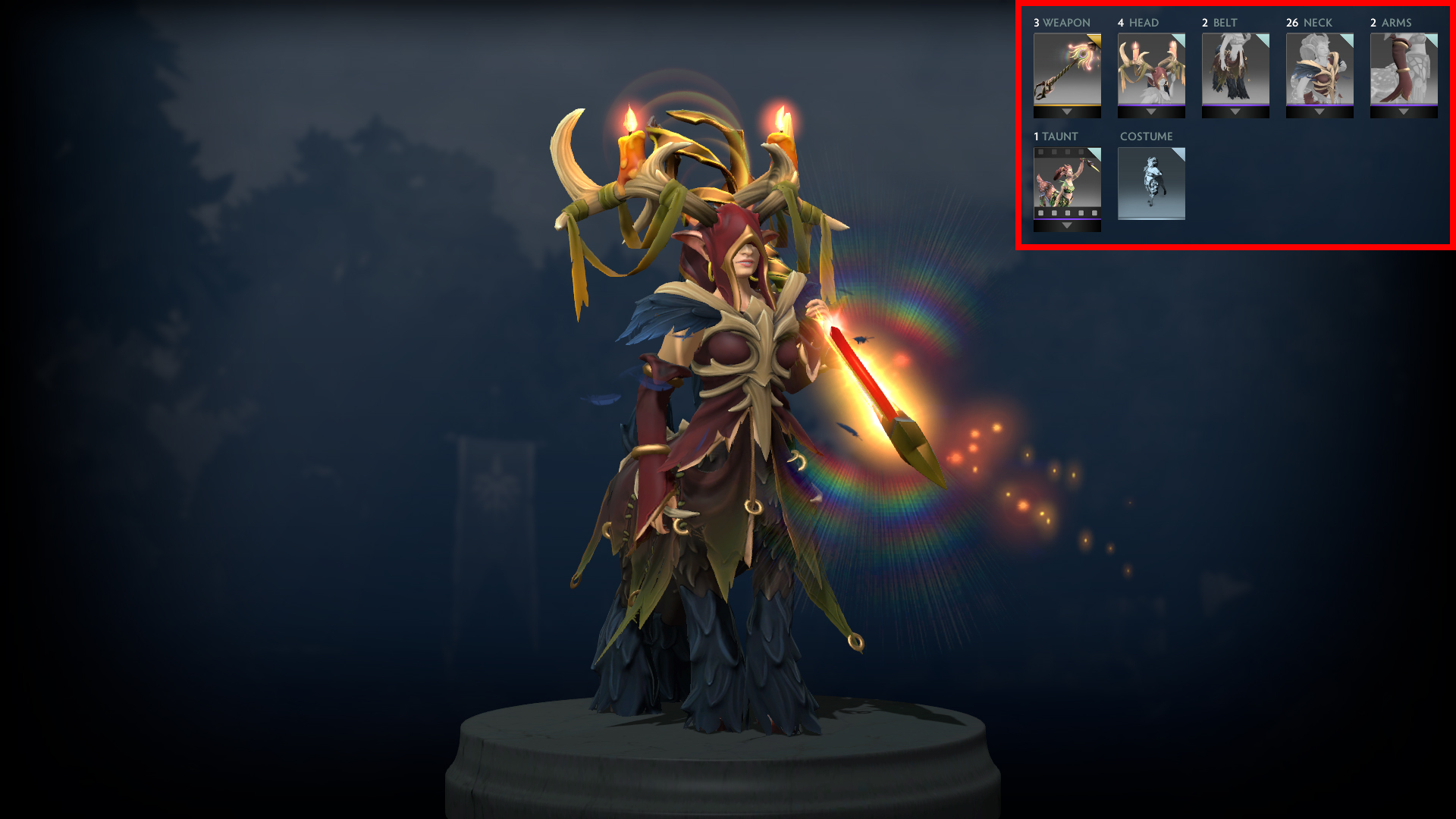Expand the Taunt slot dropdown arrow

tap(1067, 226)
